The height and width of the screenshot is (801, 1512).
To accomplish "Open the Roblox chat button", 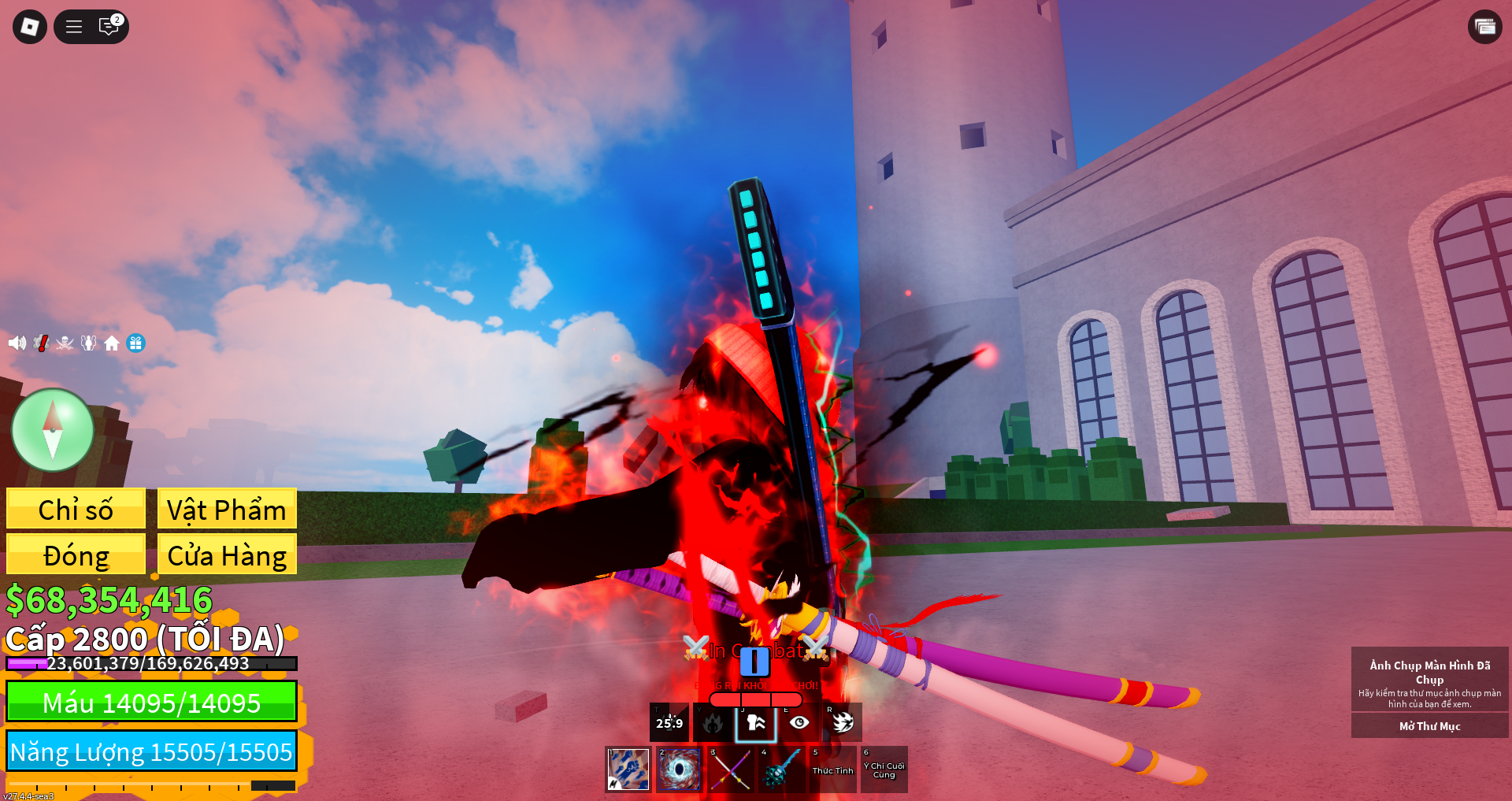I will click(109, 27).
